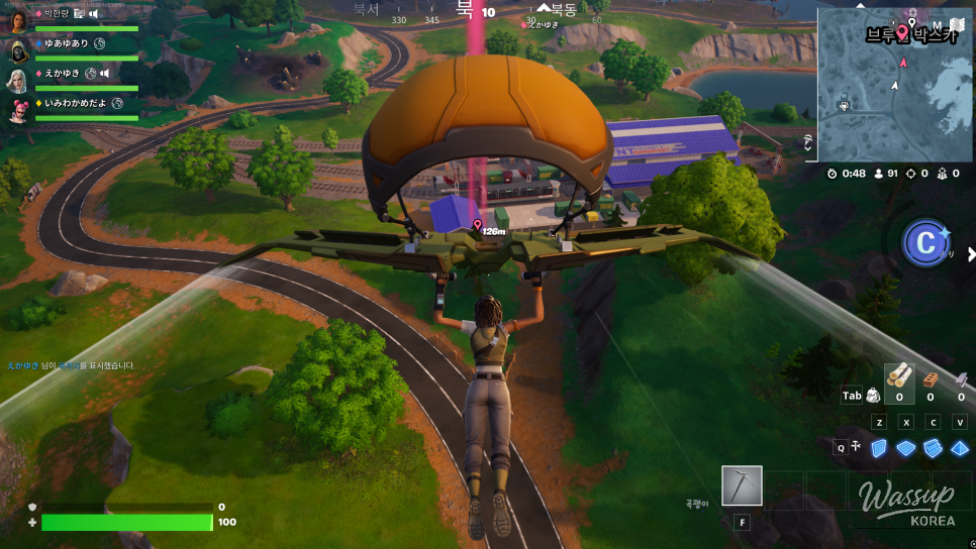Select the pickaxe hotbar slot
The image size is (976, 549).
pyautogui.click(x=742, y=486)
